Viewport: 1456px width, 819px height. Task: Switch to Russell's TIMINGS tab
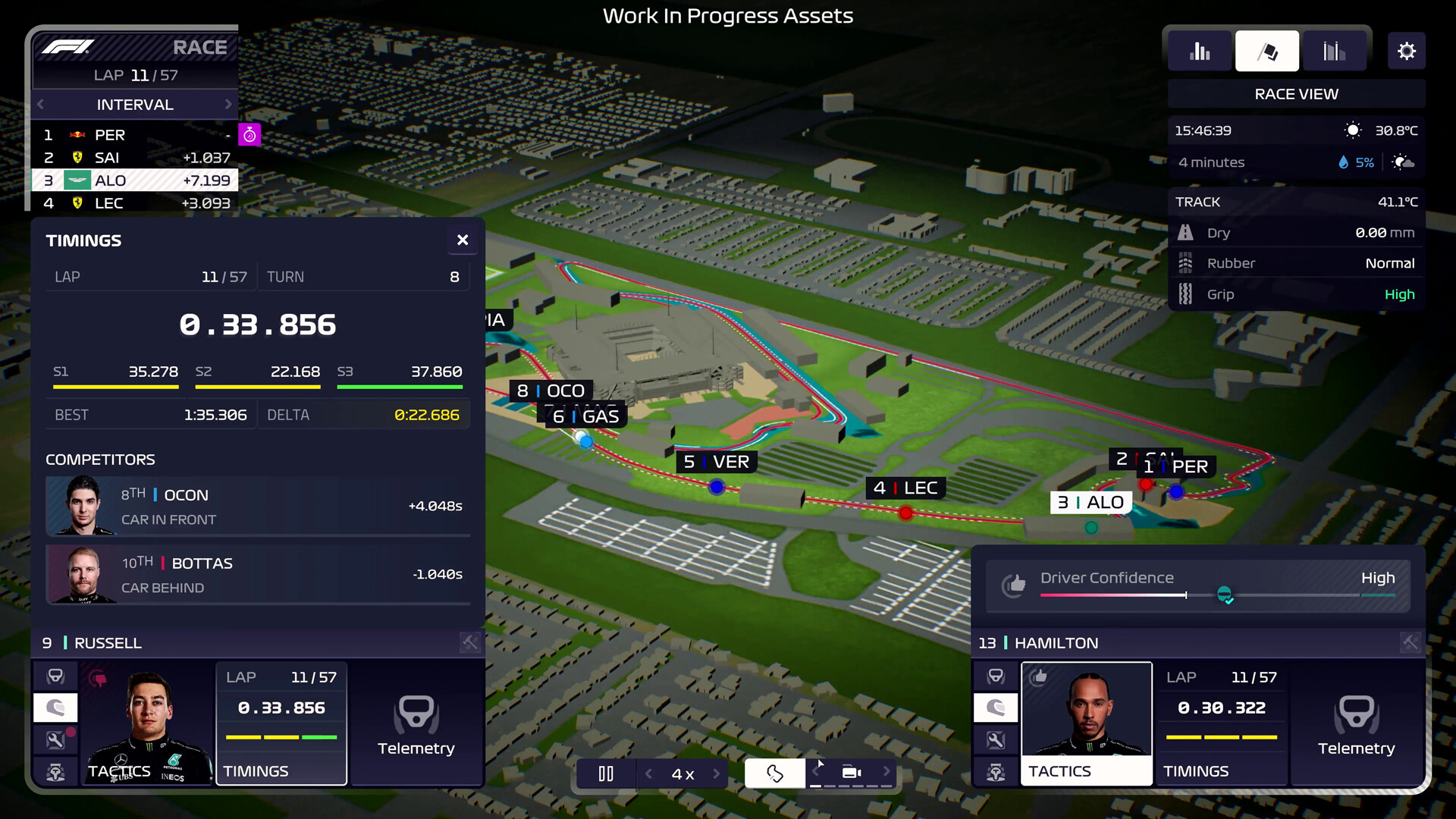pyautogui.click(x=256, y=770)
